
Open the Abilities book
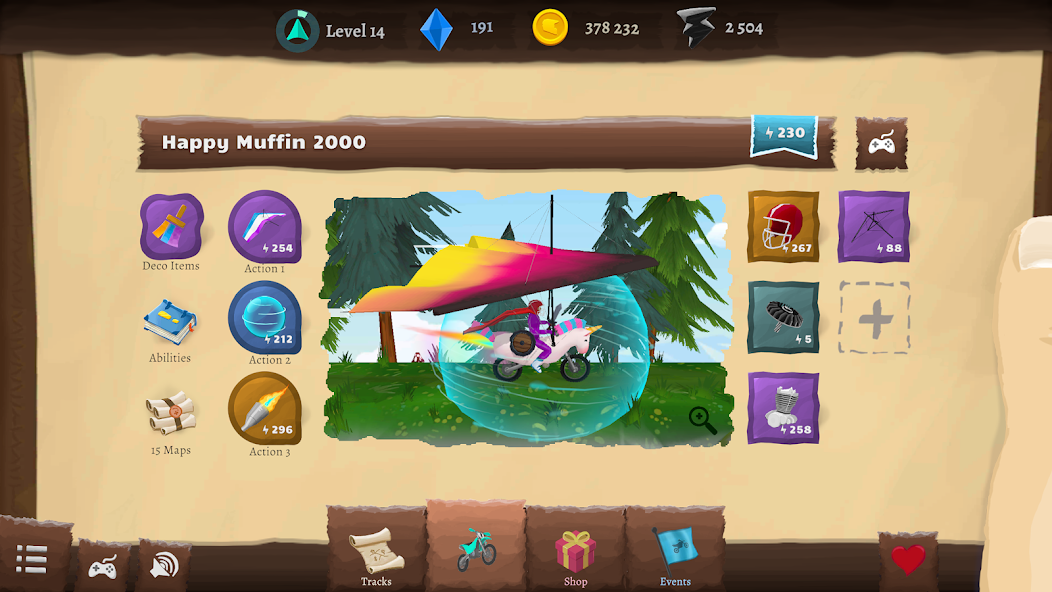pyautogui.click(x=170, y=324)
